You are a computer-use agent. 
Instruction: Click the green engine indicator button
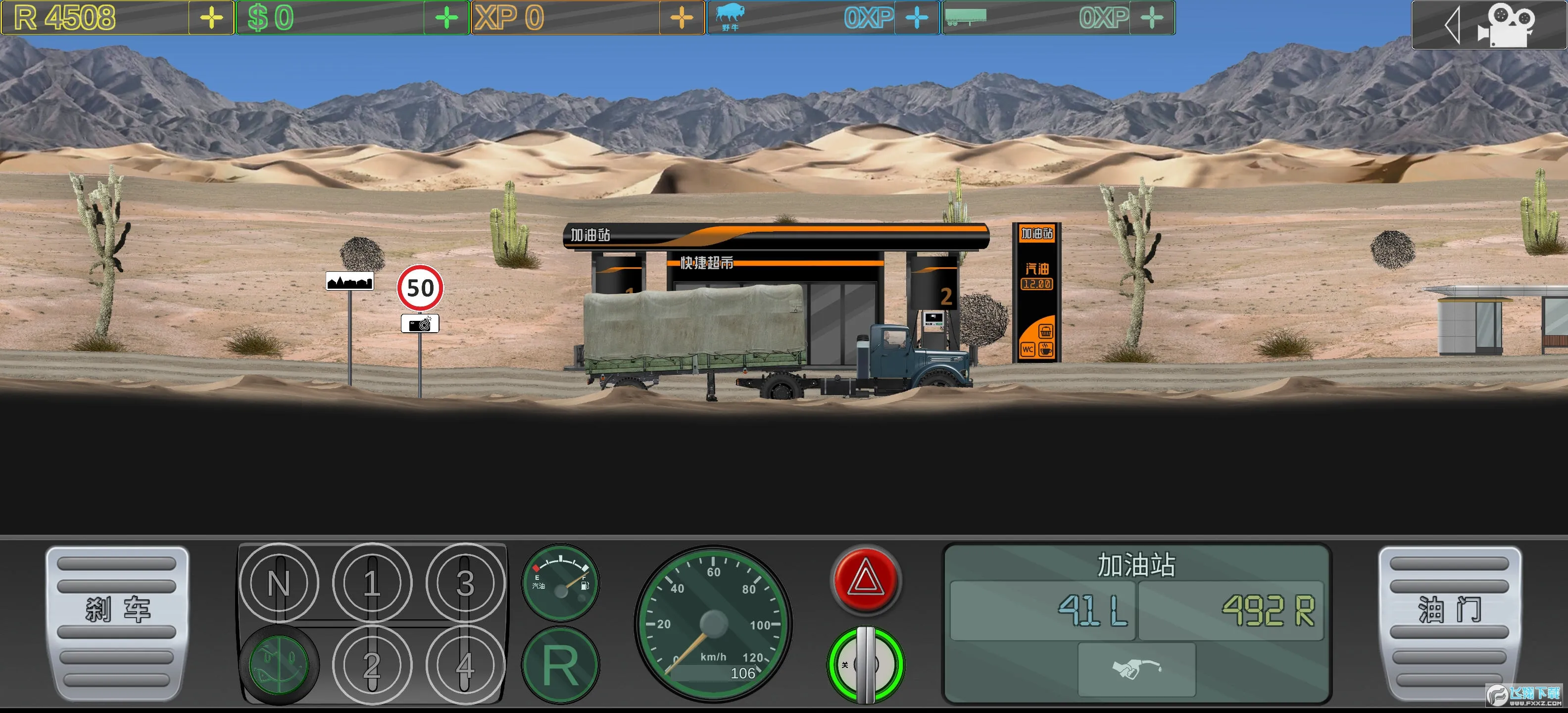point(279,664)
